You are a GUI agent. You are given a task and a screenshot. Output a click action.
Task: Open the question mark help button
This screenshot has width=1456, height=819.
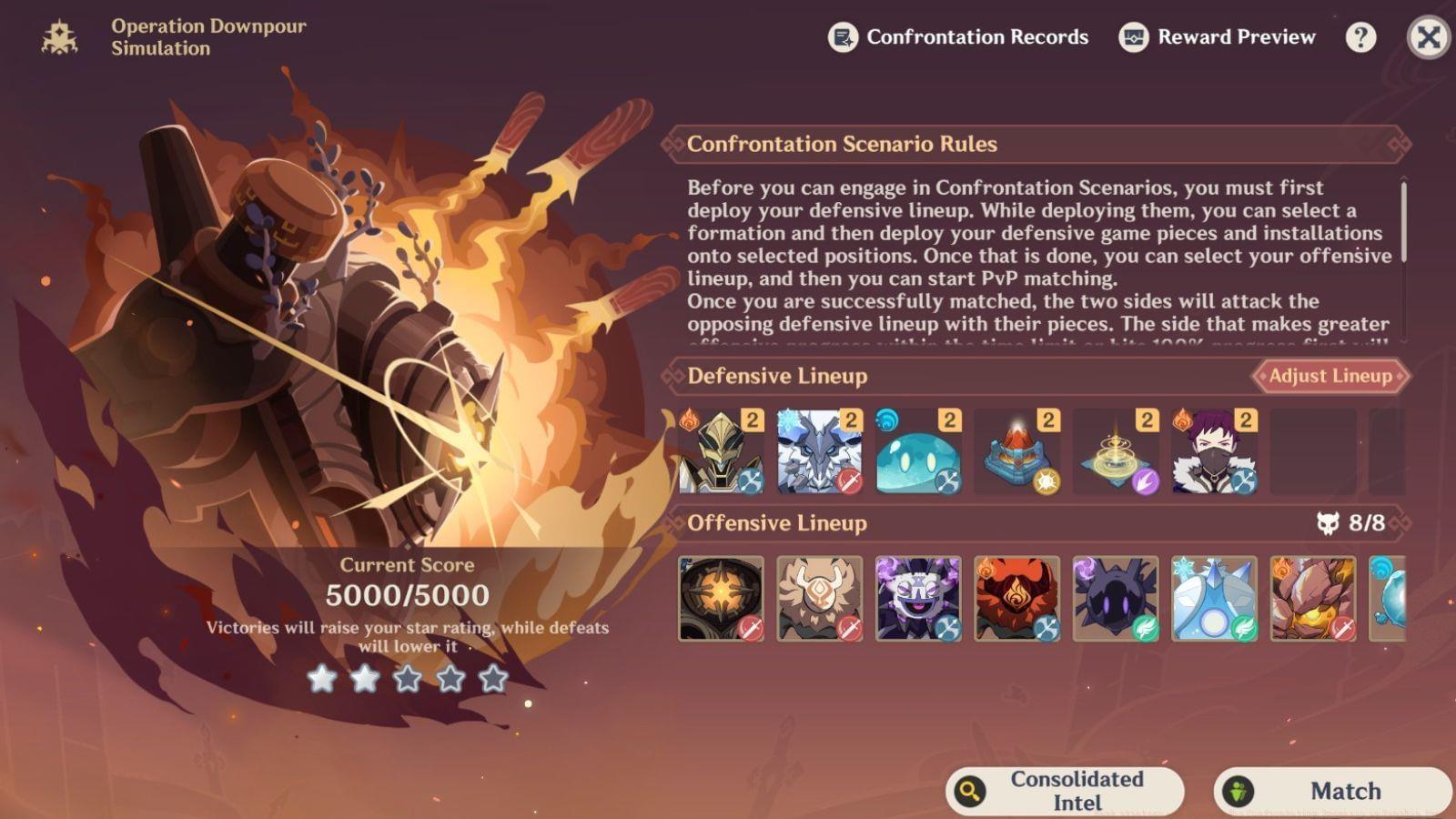[x=1360, y=37]
